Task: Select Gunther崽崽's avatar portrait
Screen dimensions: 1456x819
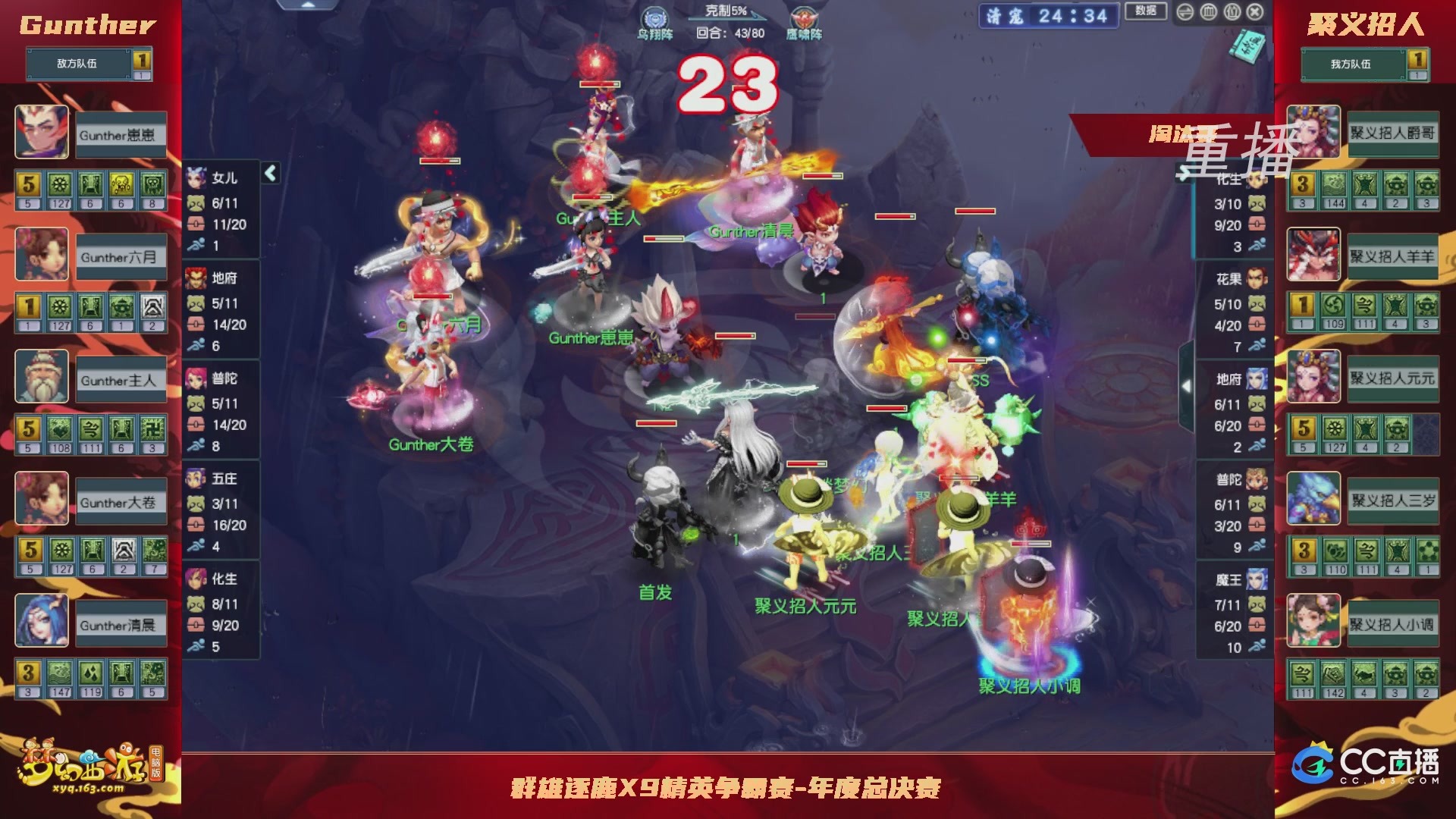Action: coord(42,132)
